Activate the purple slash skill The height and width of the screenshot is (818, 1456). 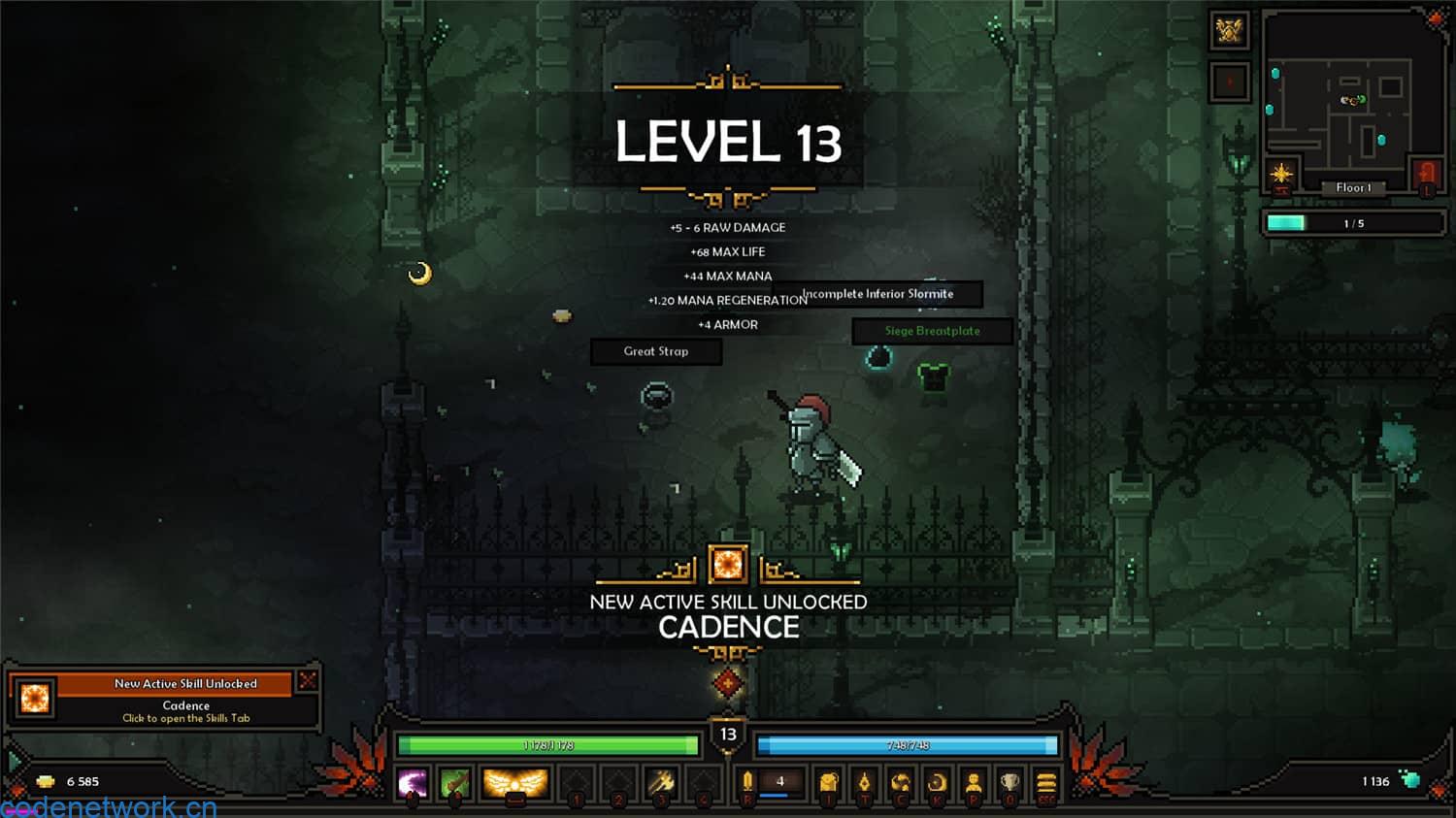coord(413,782)
